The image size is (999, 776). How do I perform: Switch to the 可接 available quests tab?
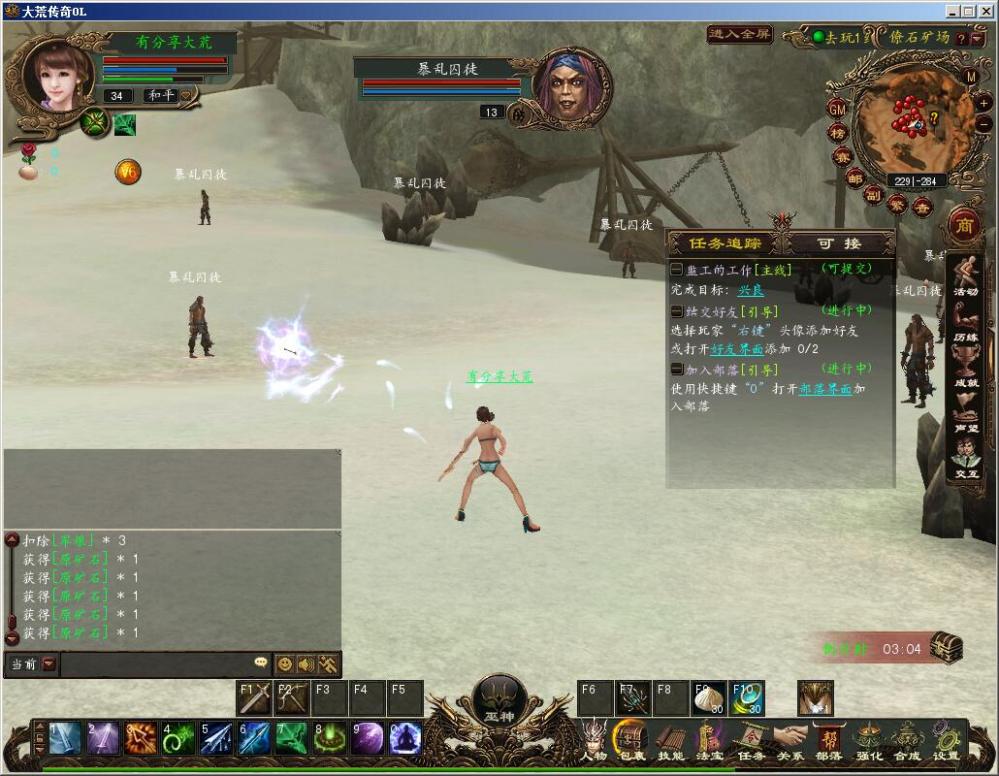[838, 243]
